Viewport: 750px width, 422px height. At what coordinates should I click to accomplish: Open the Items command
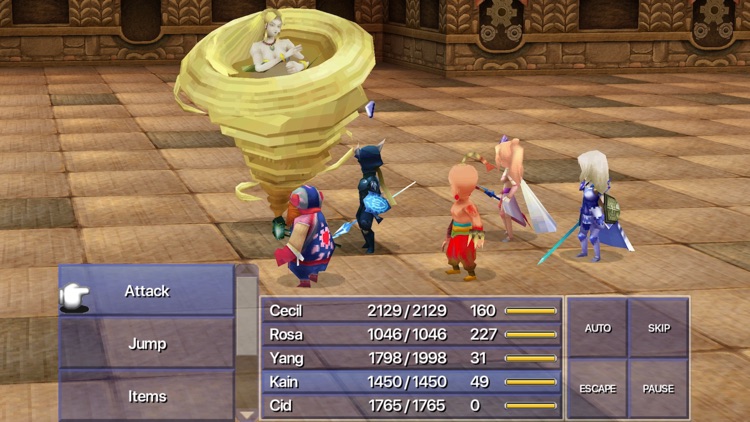[x=147, y=396]
